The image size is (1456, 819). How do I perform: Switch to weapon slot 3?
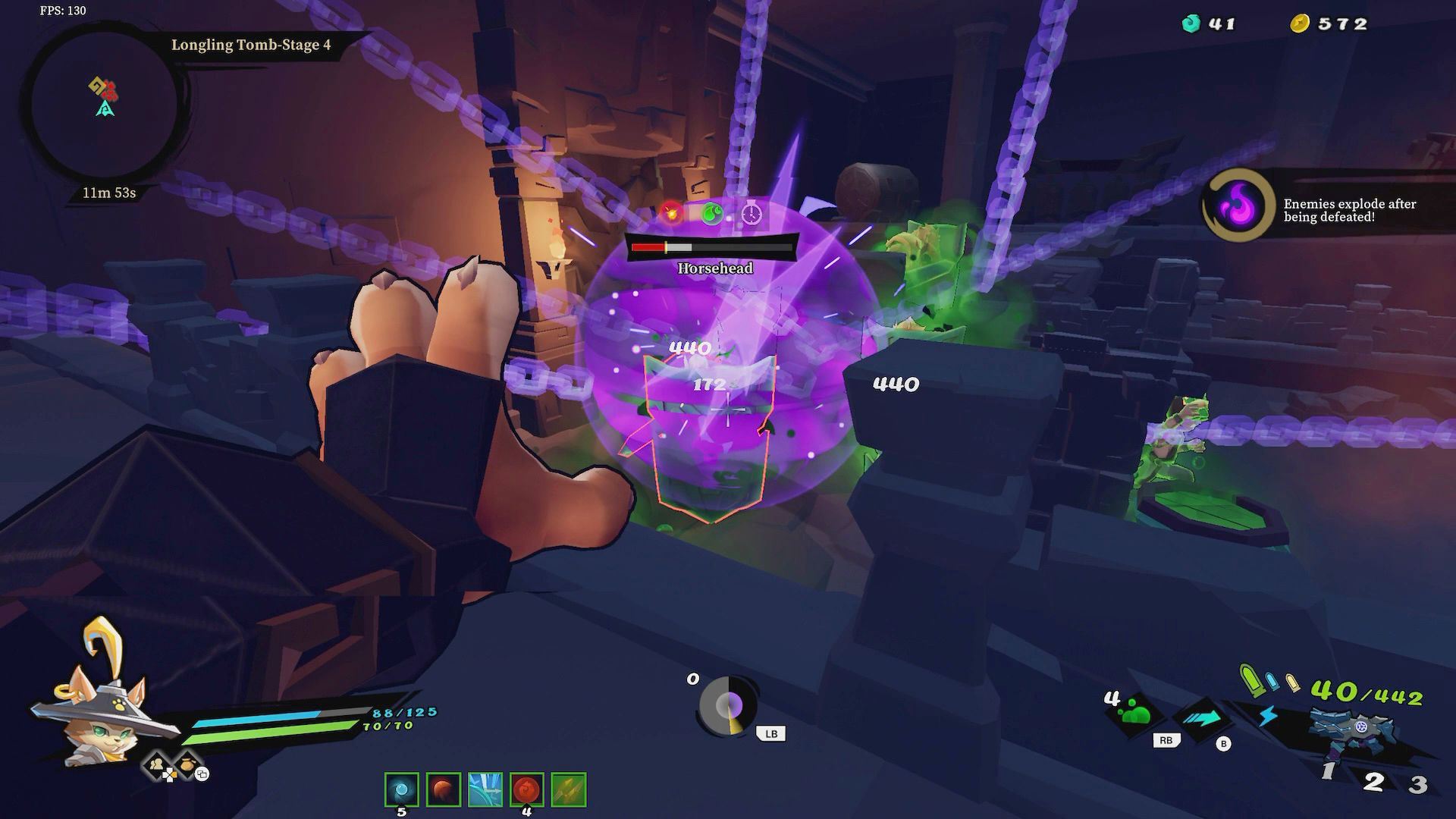point(1417,783)
